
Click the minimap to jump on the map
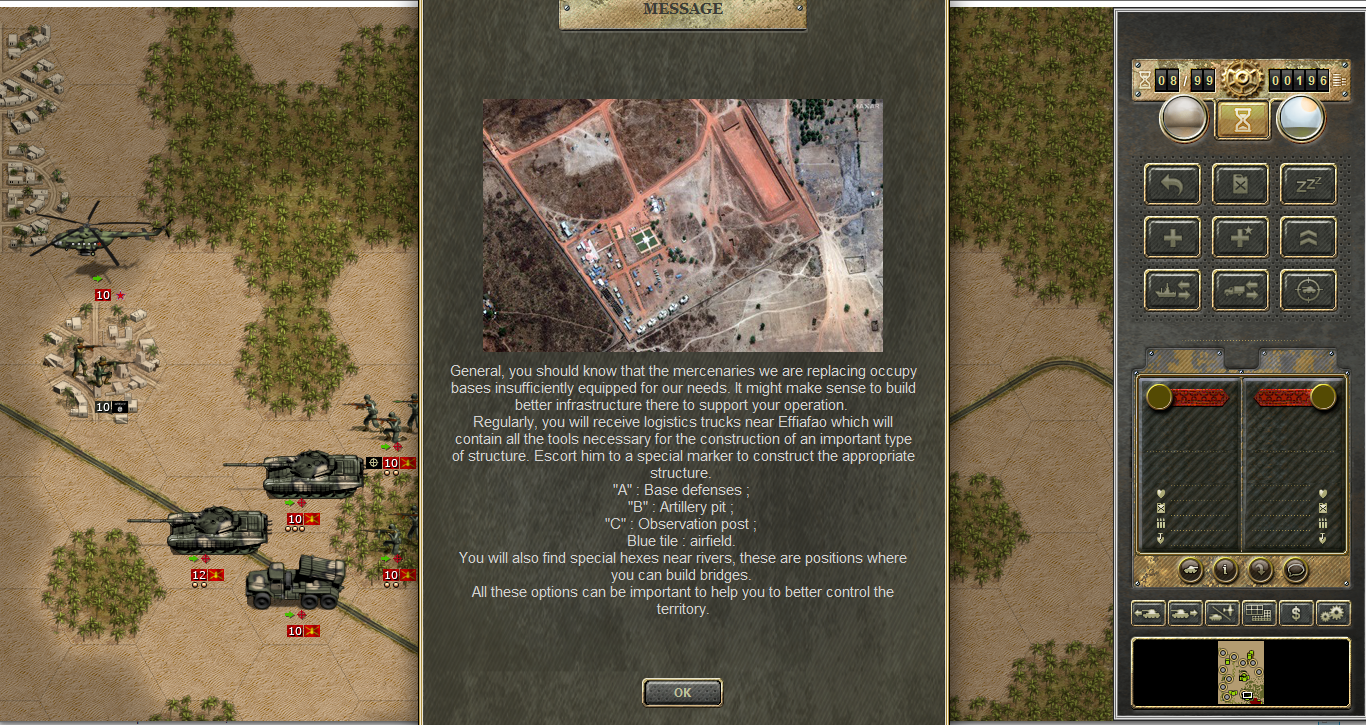[1240, 672]
